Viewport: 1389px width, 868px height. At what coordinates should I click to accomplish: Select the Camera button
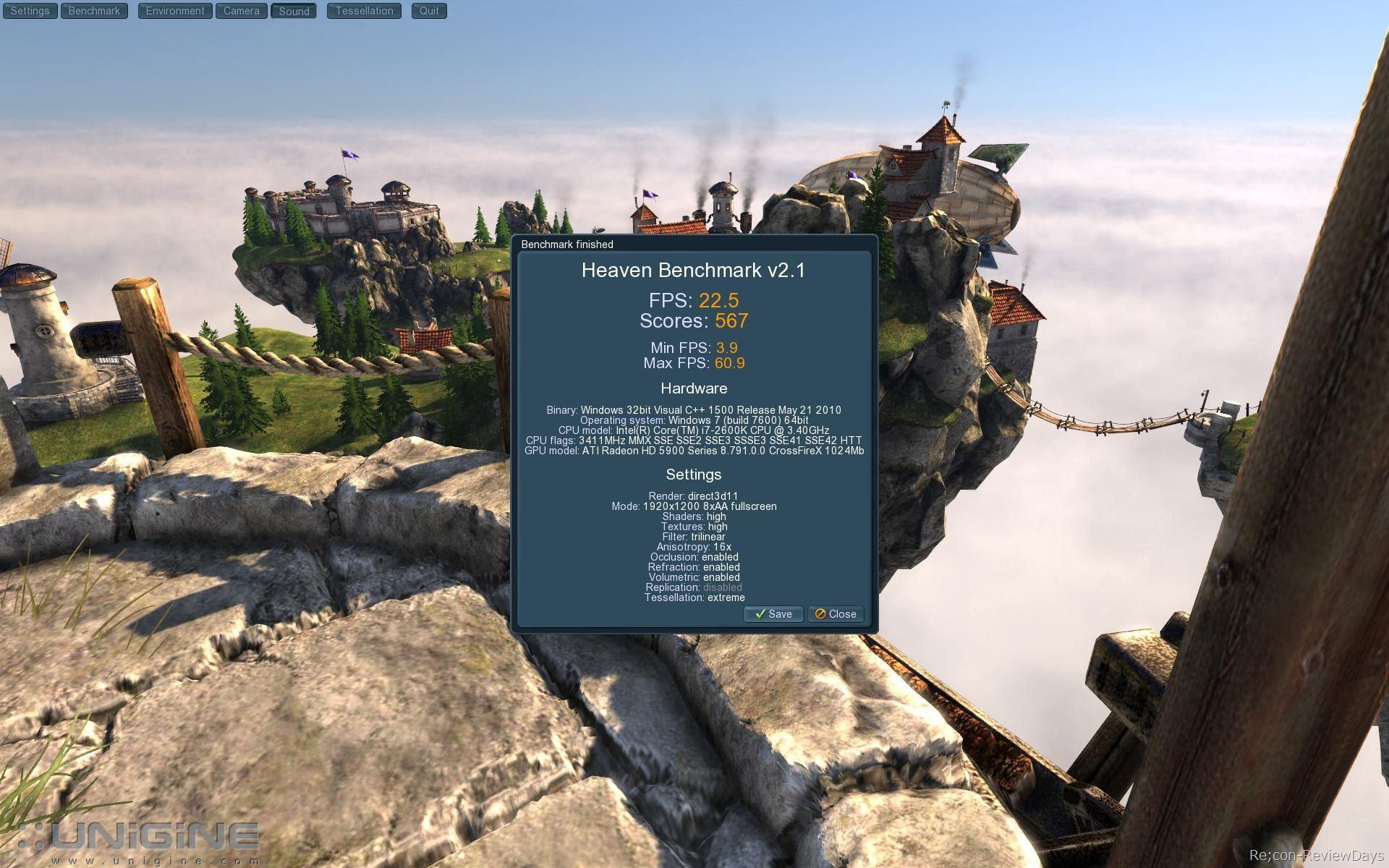pos(242,11)
